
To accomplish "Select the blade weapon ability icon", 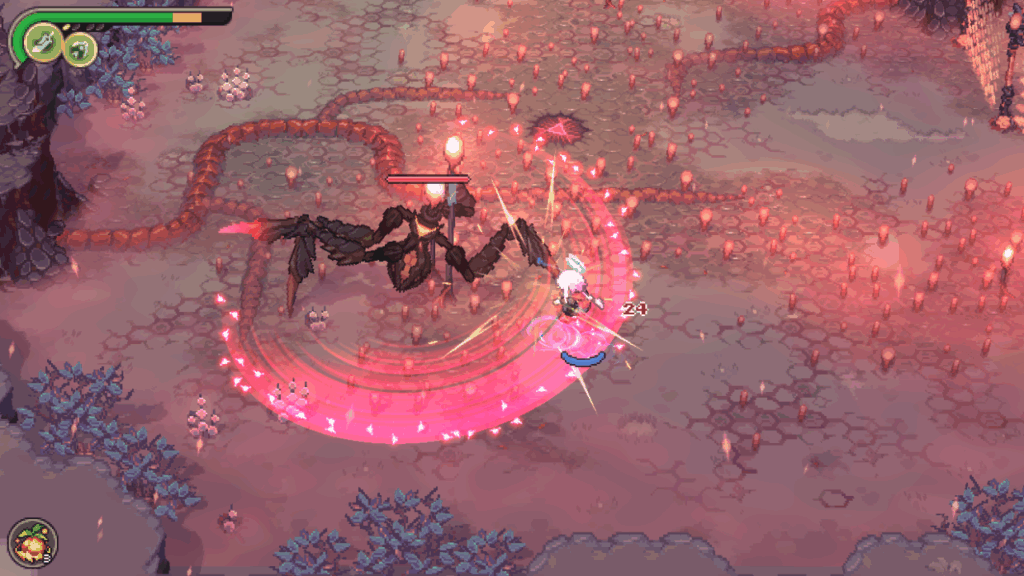I will [44, 42].
